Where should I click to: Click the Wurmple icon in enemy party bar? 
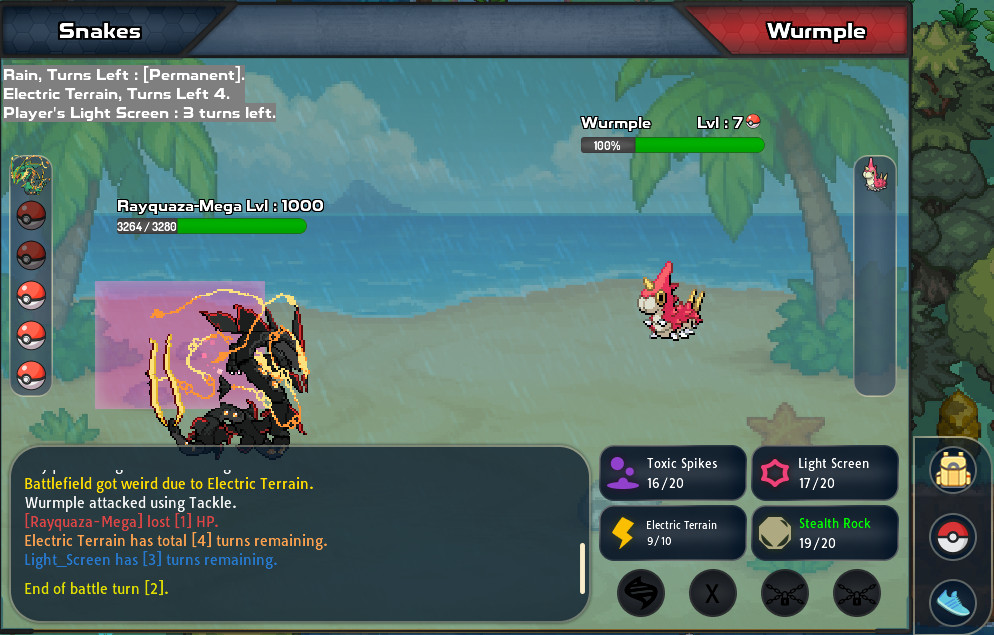pos(875,175)
